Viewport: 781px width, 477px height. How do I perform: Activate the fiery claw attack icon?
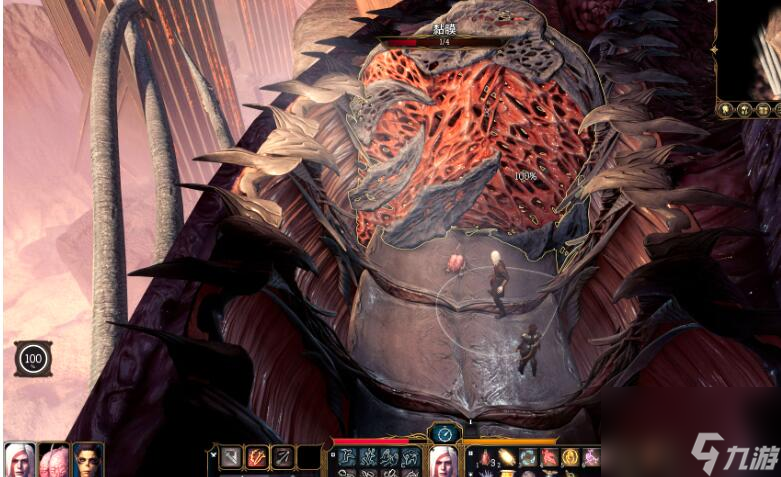[x=257, y=458]
